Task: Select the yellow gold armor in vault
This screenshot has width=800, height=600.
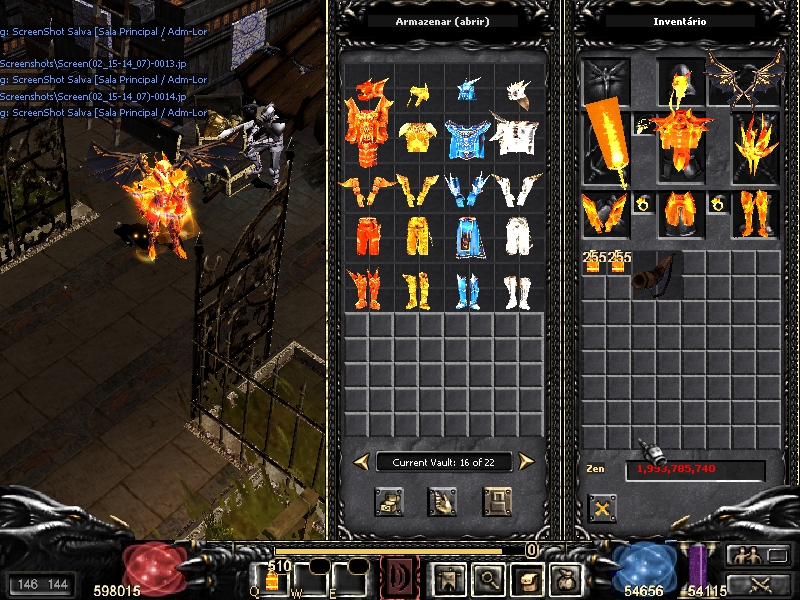Action: coord(417,136)
